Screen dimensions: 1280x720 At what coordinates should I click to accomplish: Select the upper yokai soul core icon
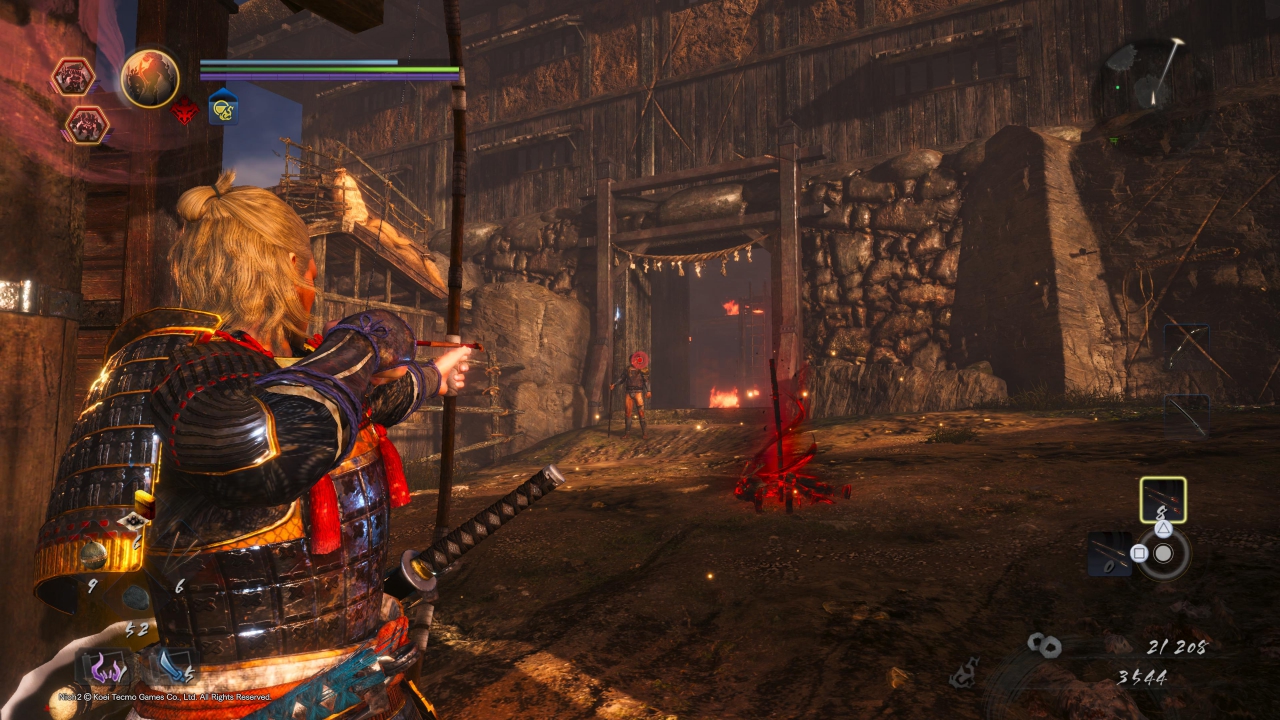point(73,77)
